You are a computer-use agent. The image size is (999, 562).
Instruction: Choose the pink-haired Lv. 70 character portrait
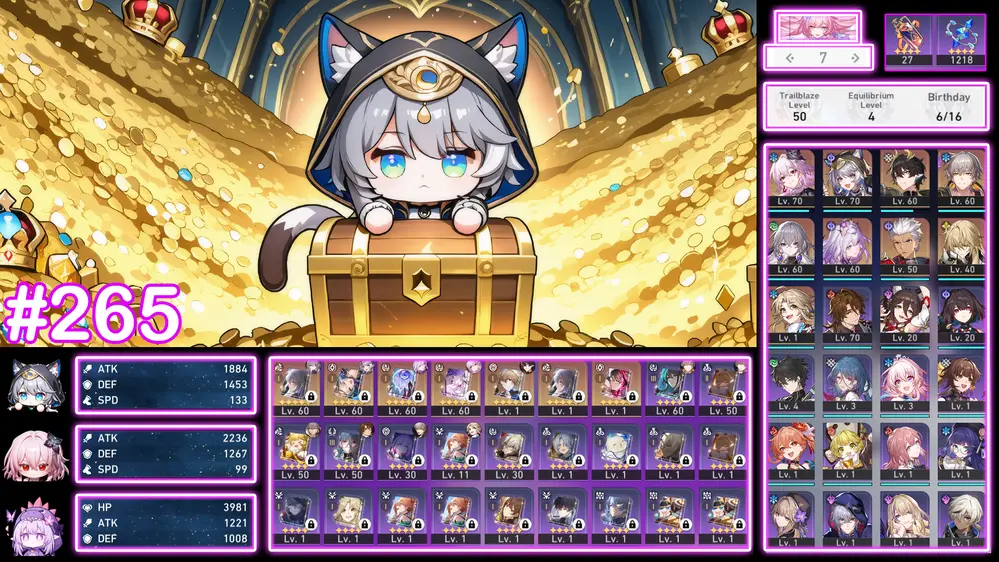point(792,178)
